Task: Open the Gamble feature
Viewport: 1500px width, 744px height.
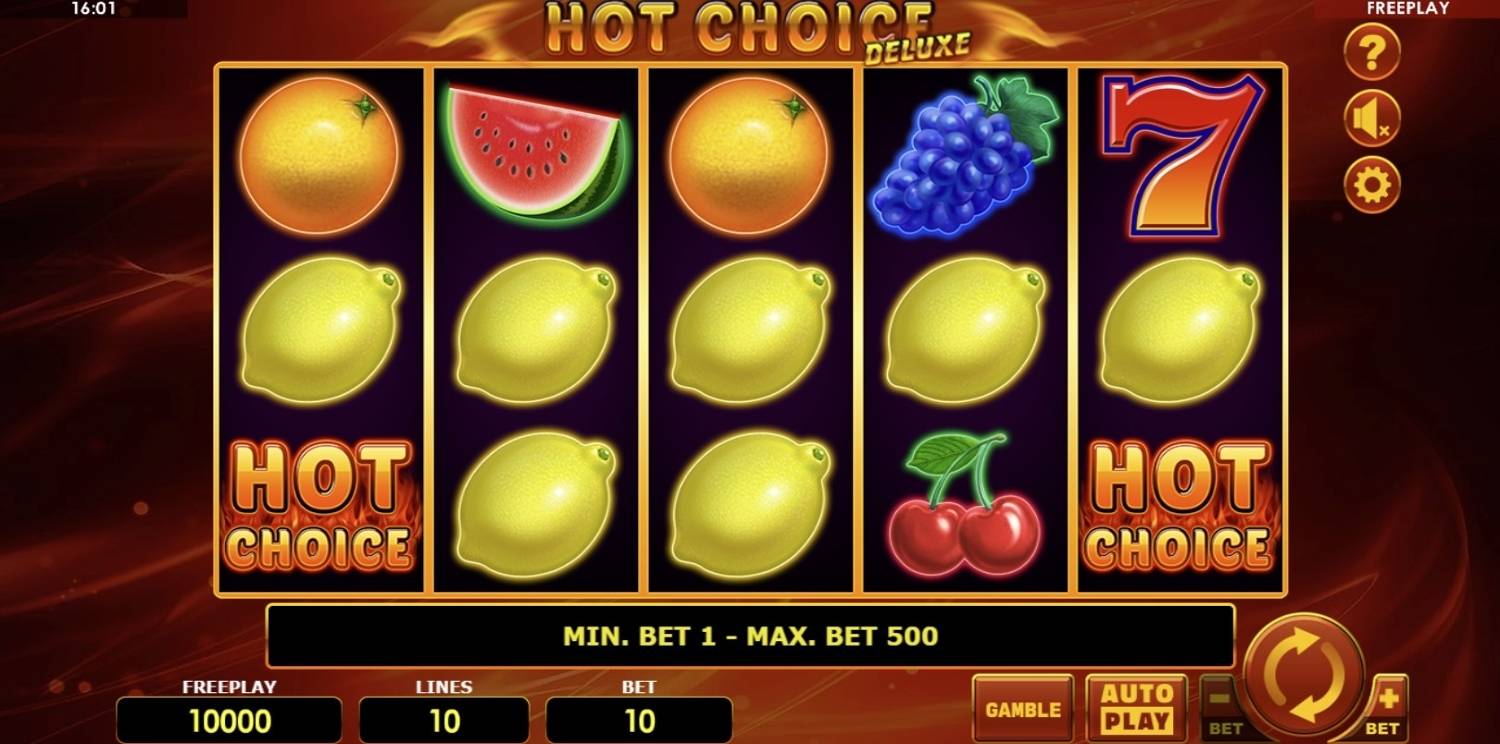Action: point(1021,708)
